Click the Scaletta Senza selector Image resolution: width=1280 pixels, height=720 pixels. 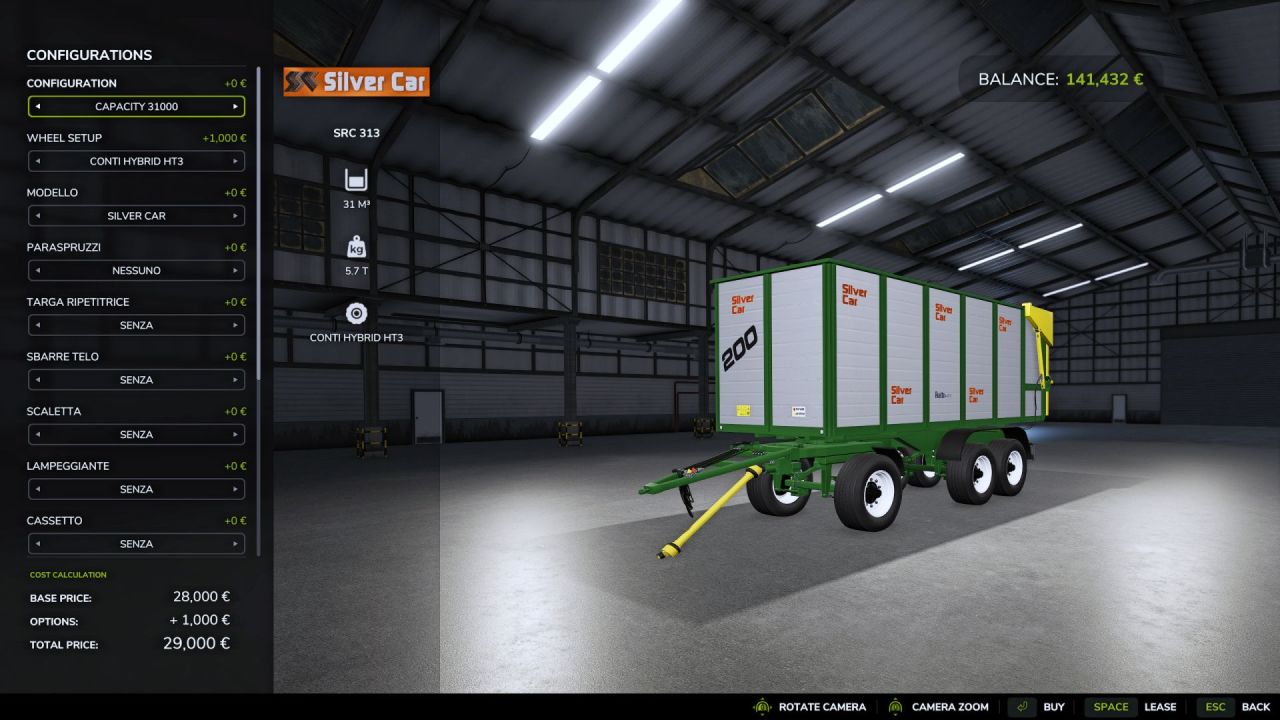pyautogui.click(x=136, y=434)
